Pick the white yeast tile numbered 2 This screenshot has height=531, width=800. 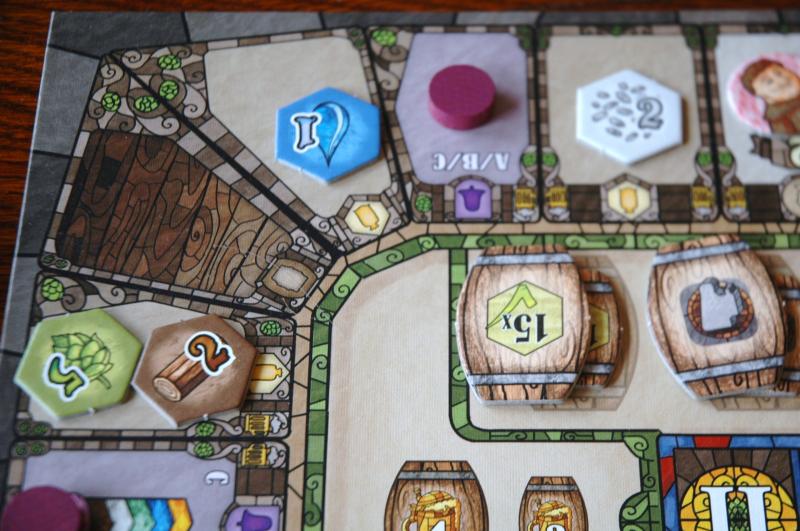629,115
